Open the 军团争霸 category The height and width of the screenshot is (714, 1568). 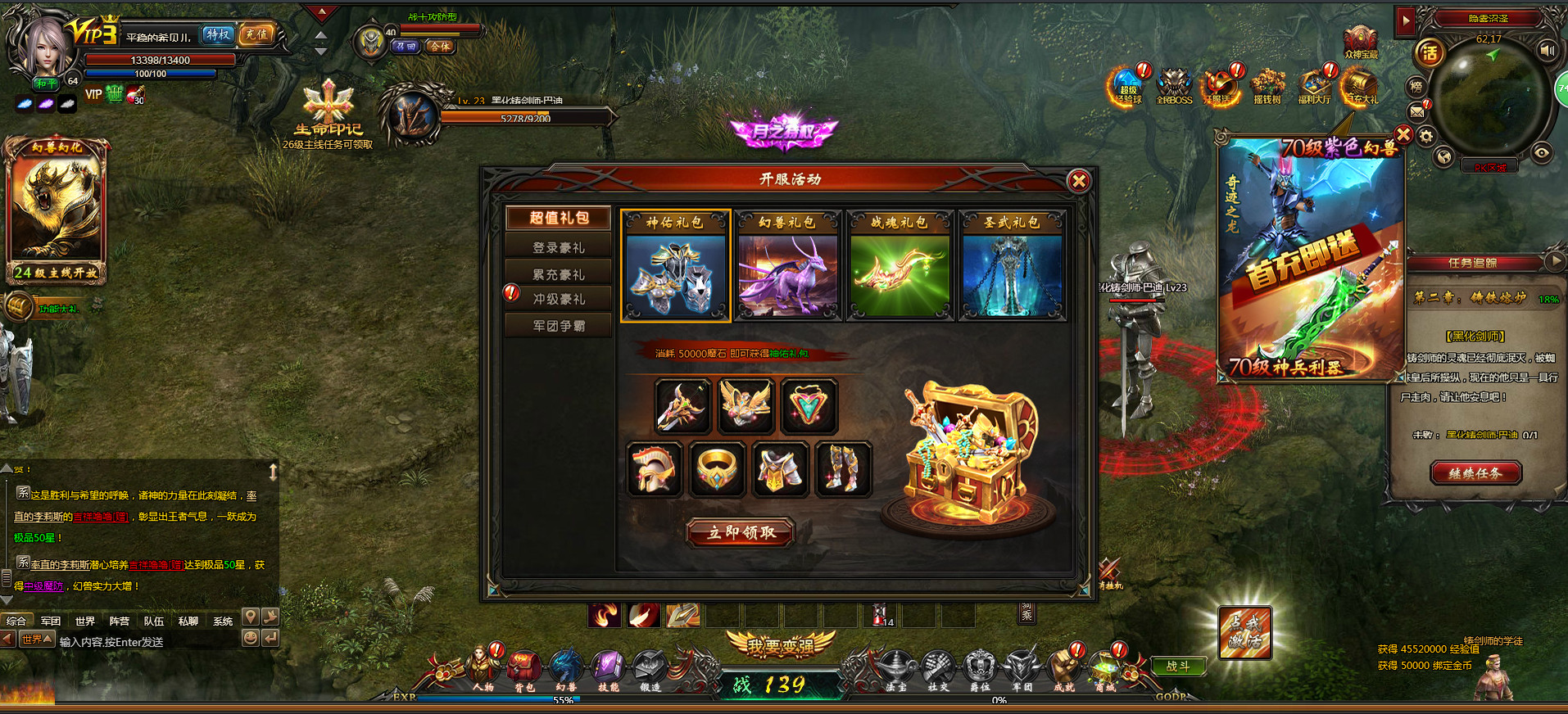click(560, 324)
